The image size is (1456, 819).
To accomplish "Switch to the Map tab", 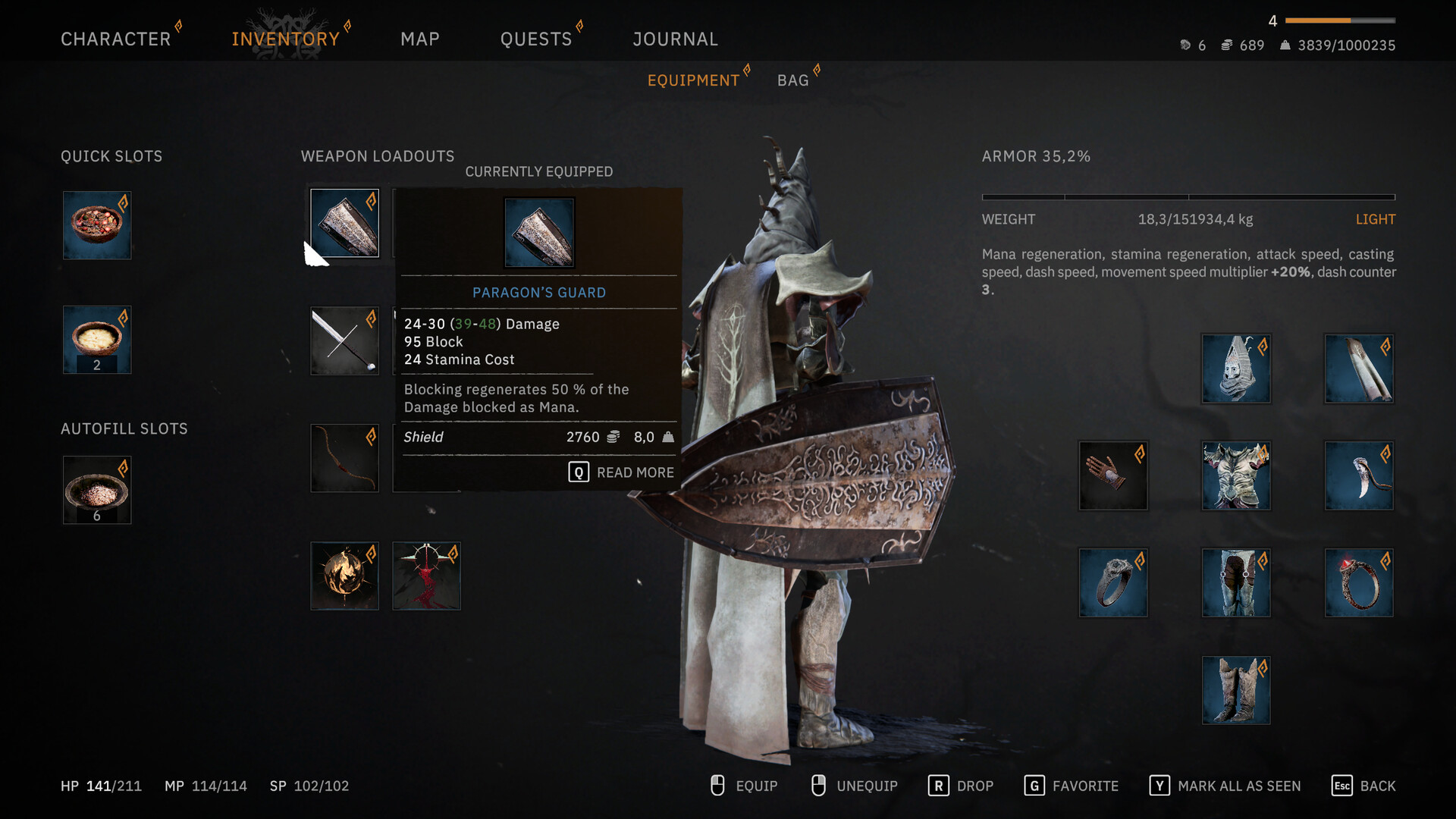I will [x=419, y=39].
